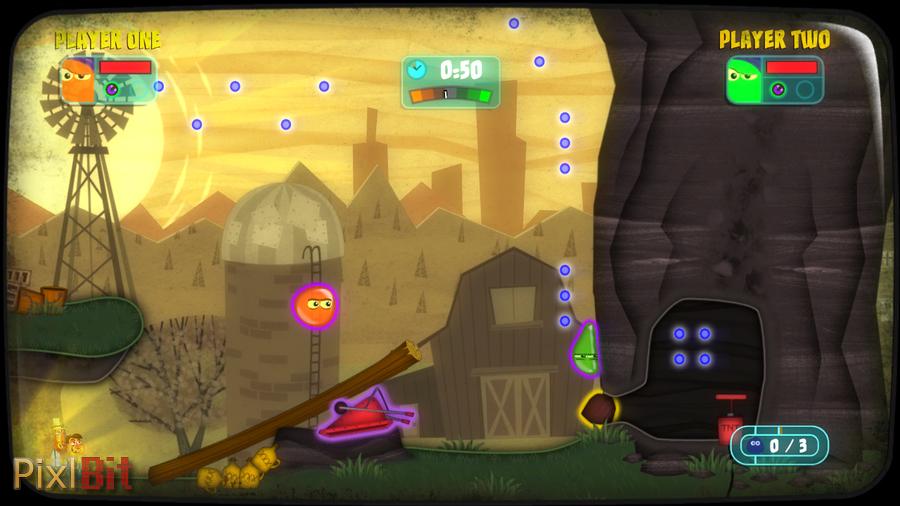Screen dimensions: 900x506
Task: Click Player Two's purple orb item icon
Action: click(778, 89)
